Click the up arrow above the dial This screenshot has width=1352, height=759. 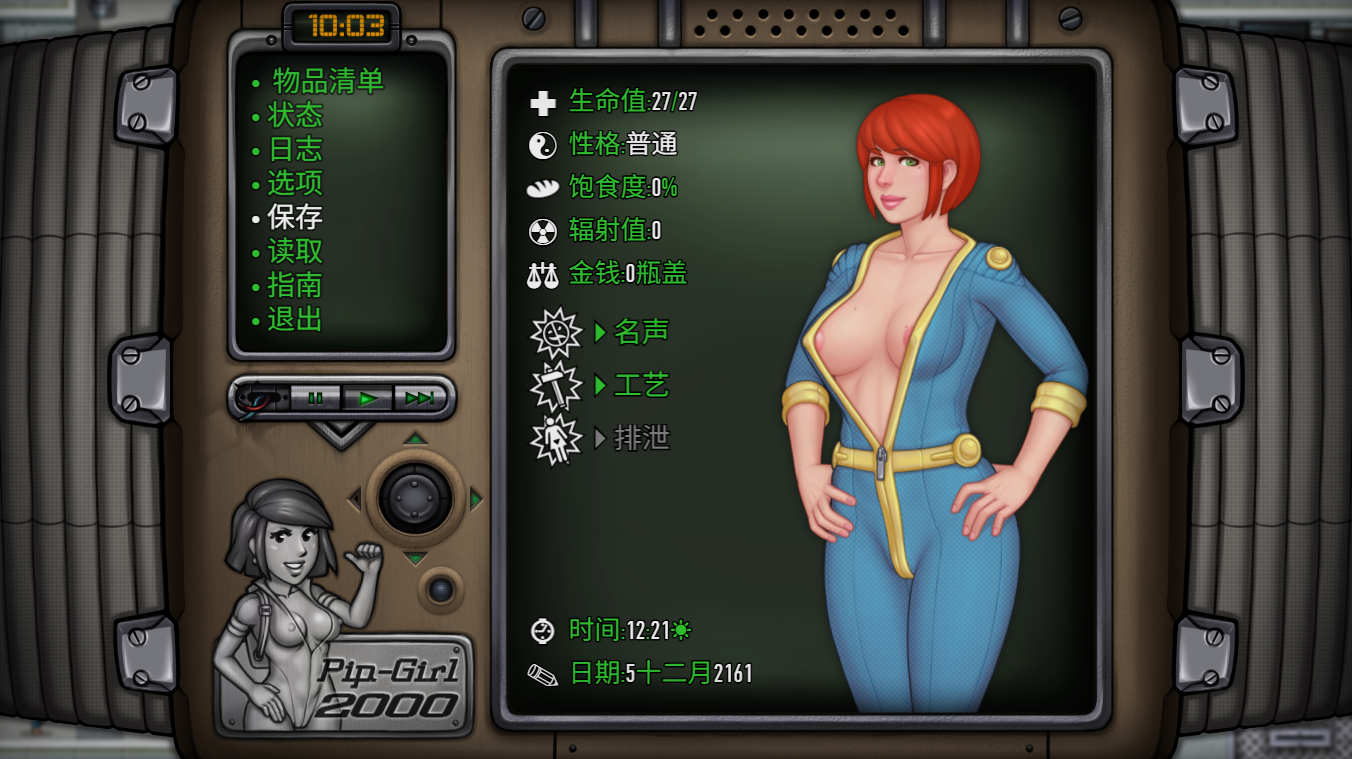(x=415, y=439)
